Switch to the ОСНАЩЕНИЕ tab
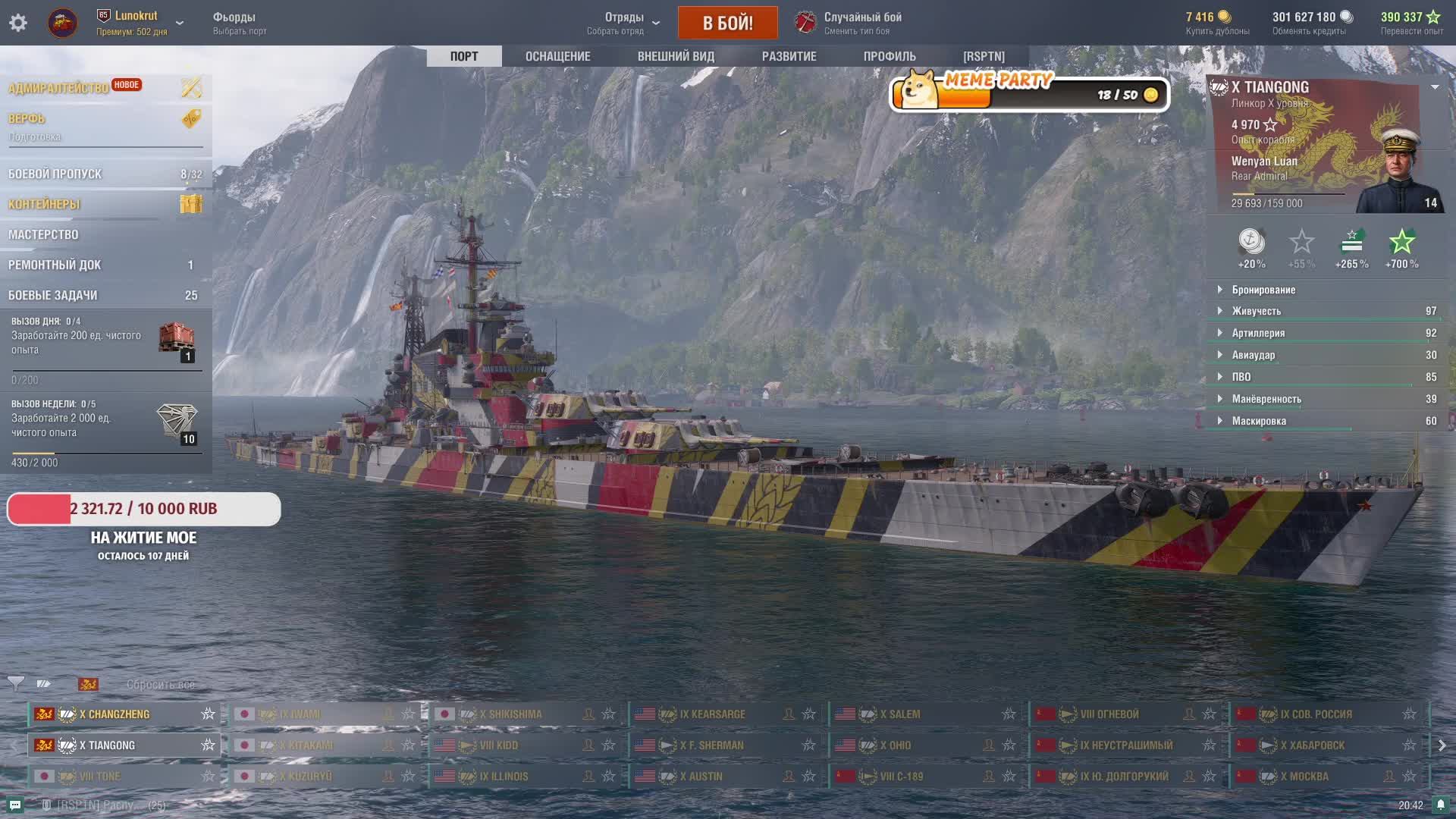 [557, 56]
